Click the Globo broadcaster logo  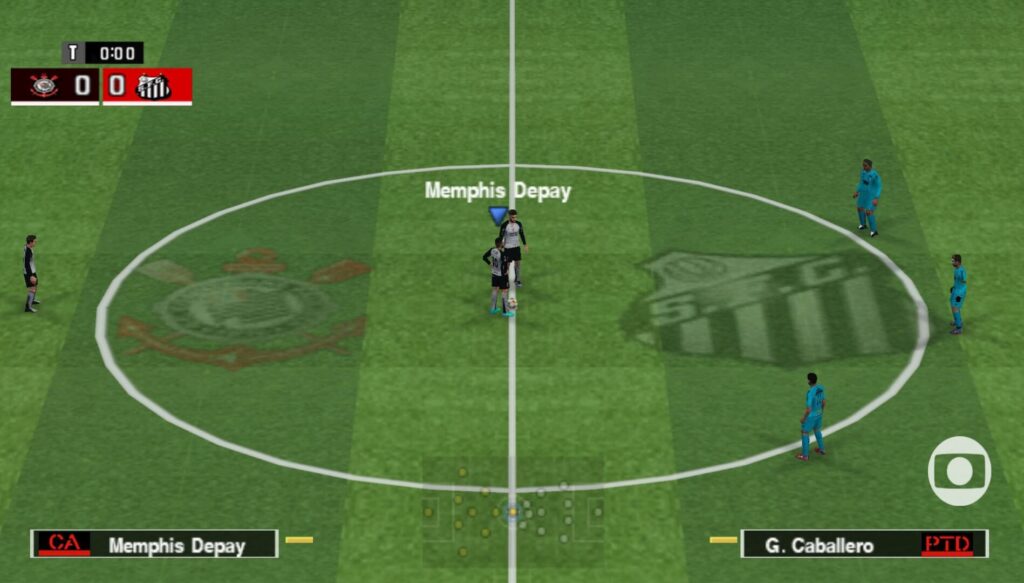[x=959, y=470]
